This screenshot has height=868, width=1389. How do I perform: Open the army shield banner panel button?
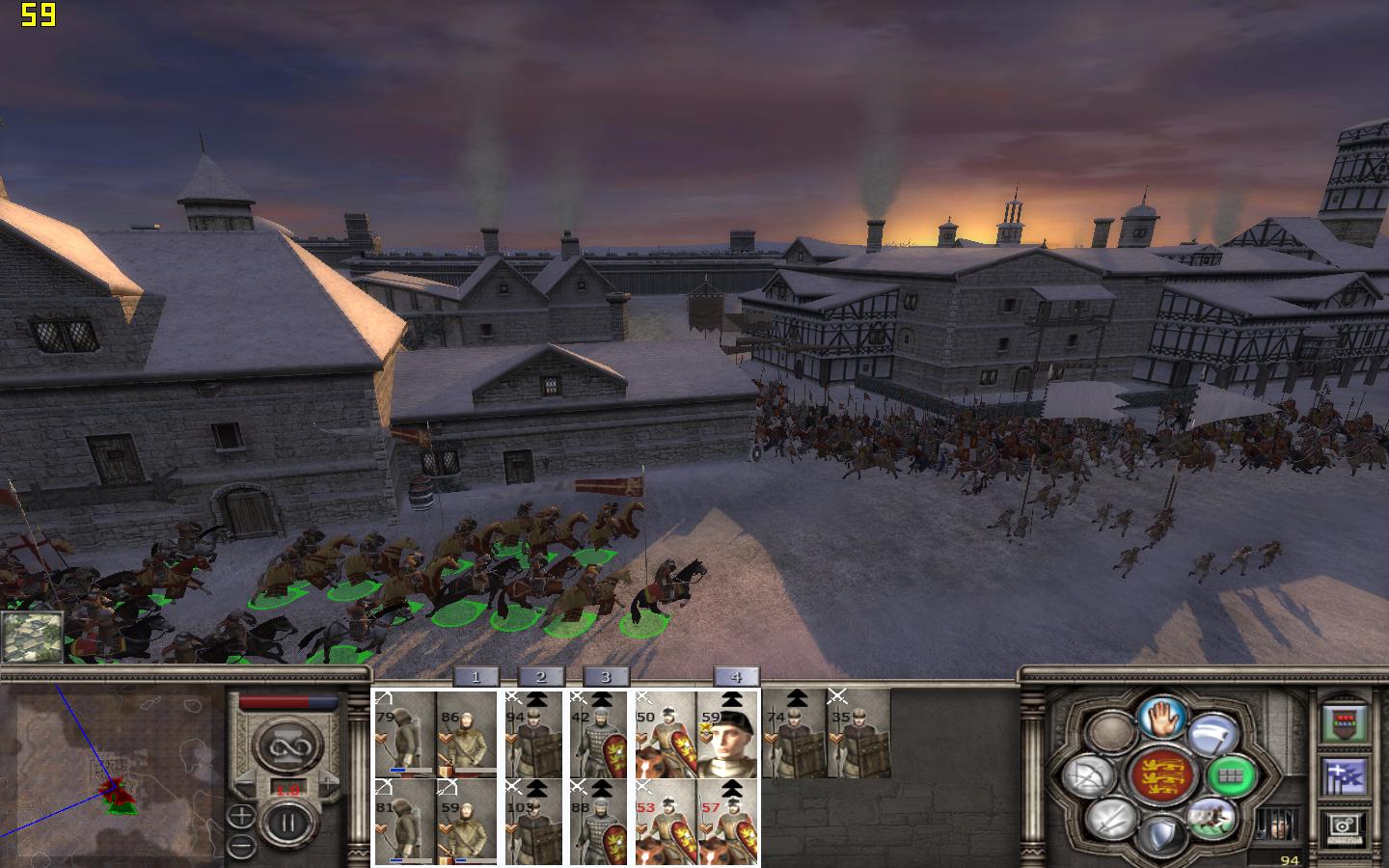pos(1345,722)
